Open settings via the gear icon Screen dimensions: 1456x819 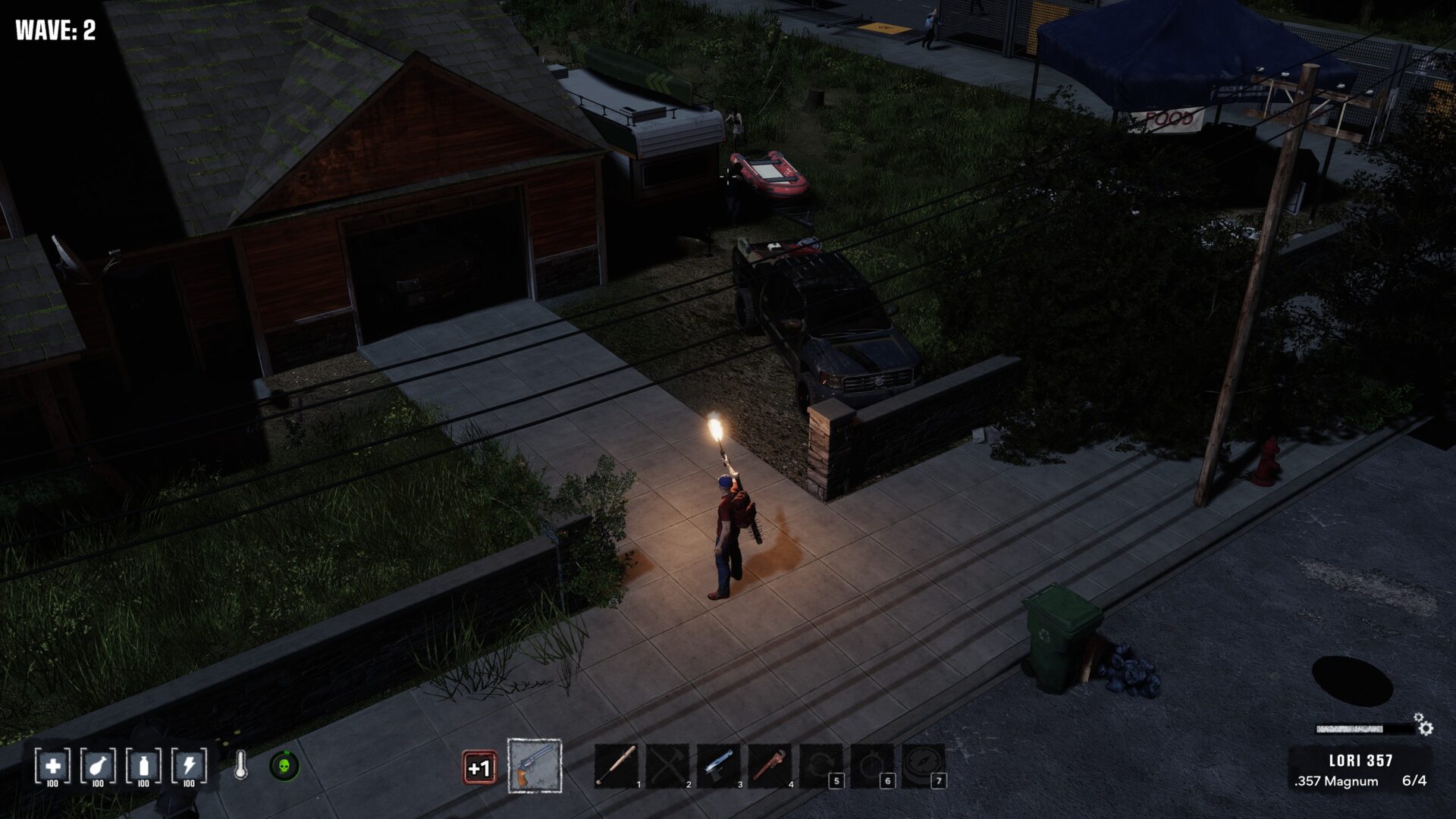1425,728
